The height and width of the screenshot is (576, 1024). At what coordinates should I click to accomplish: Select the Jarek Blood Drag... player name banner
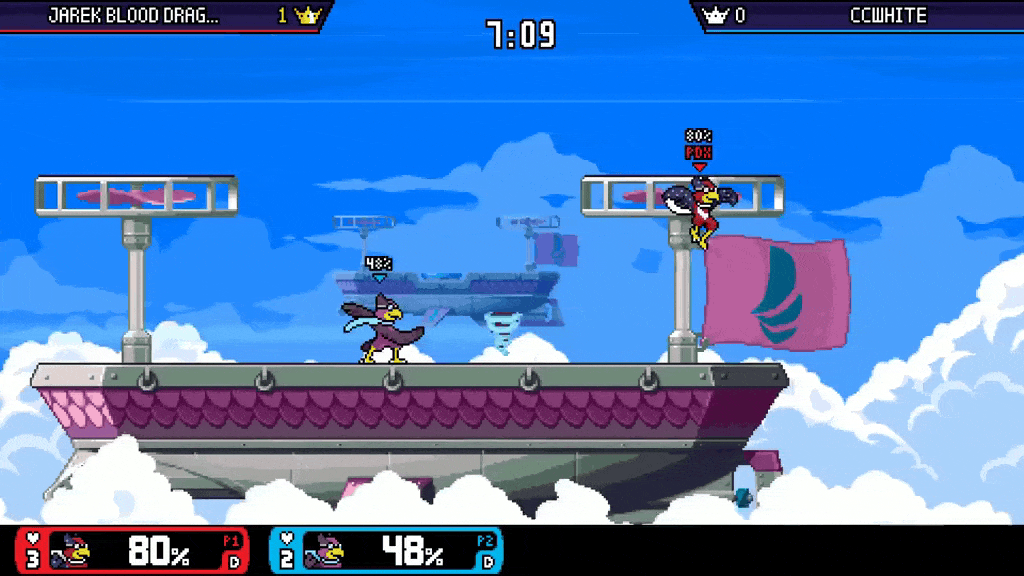[135, 16]
